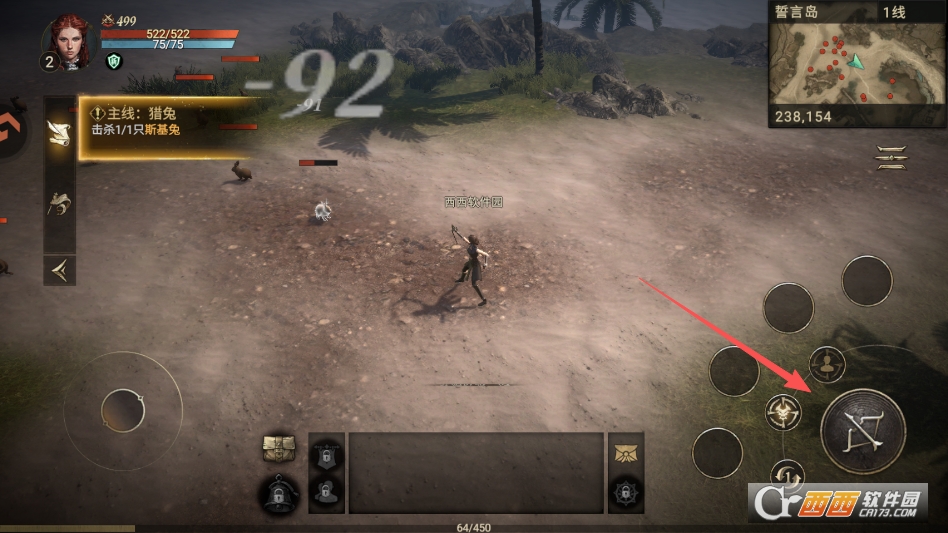
Task: Open the main menu three-bar icon
Action: tap(890, 157)
